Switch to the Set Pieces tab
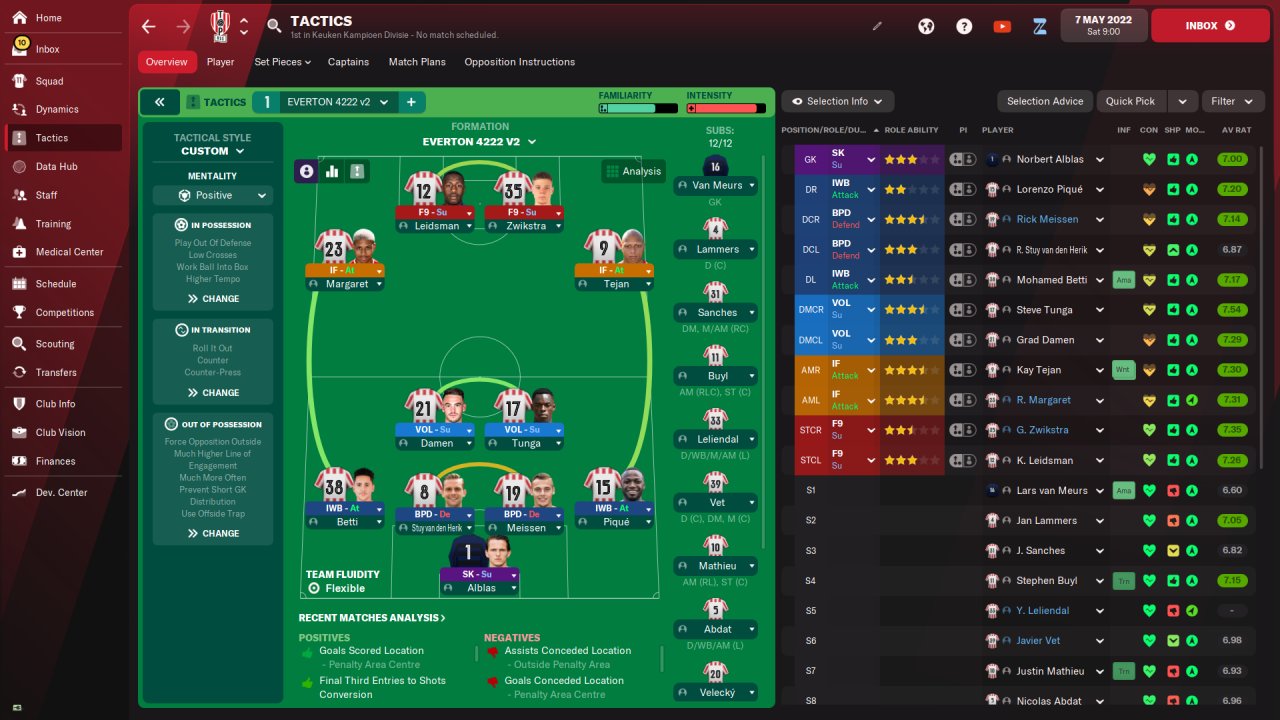Viewport: 1280px width, 720px height. pyautogui.click(x=282, y=62)
